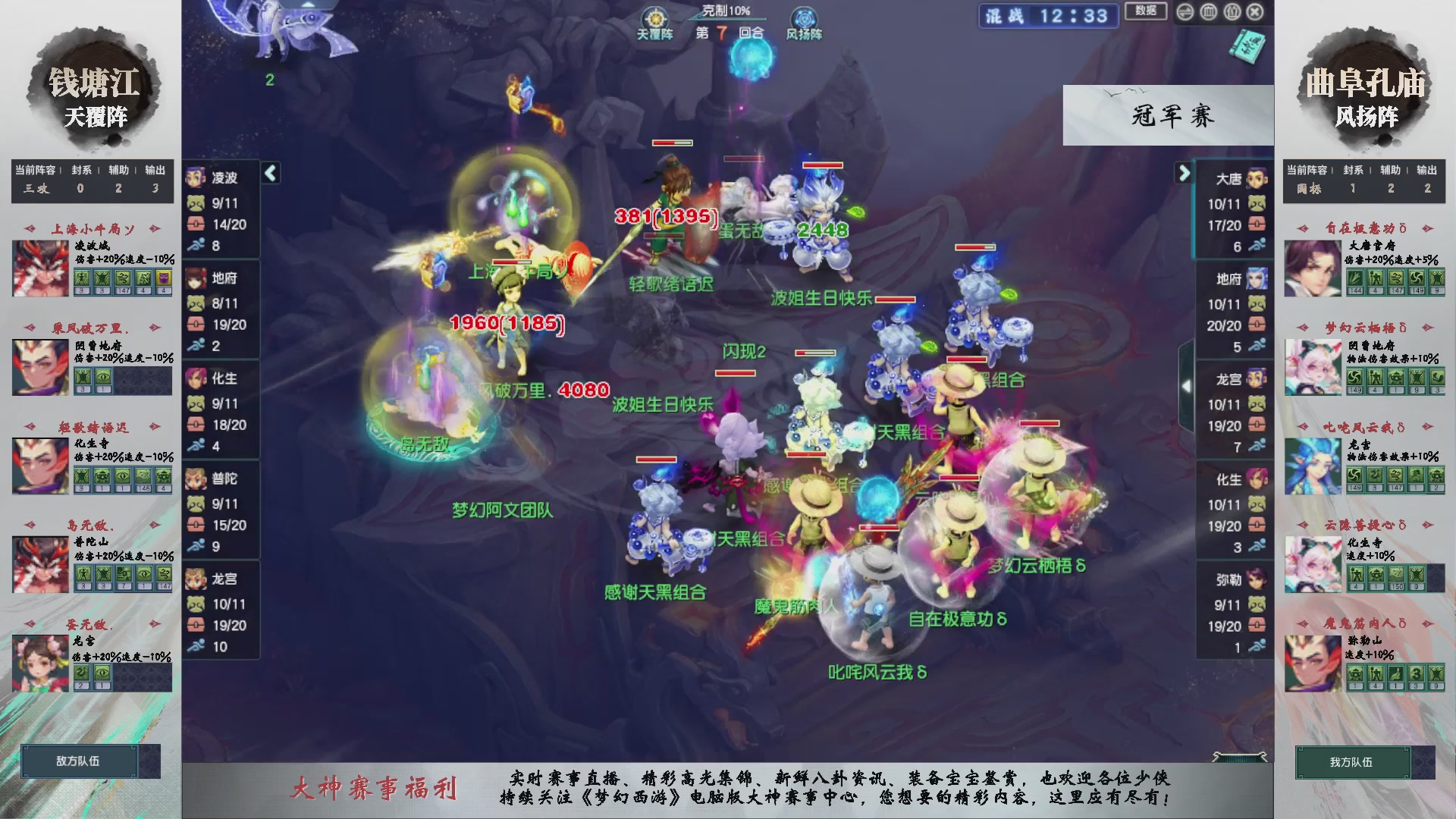Image resolution: width=1456 pixels, height=819 pixels.
Task: Click the swap-arrows circle icon in top-right toolbar
Action: [x=1185, y=12]
